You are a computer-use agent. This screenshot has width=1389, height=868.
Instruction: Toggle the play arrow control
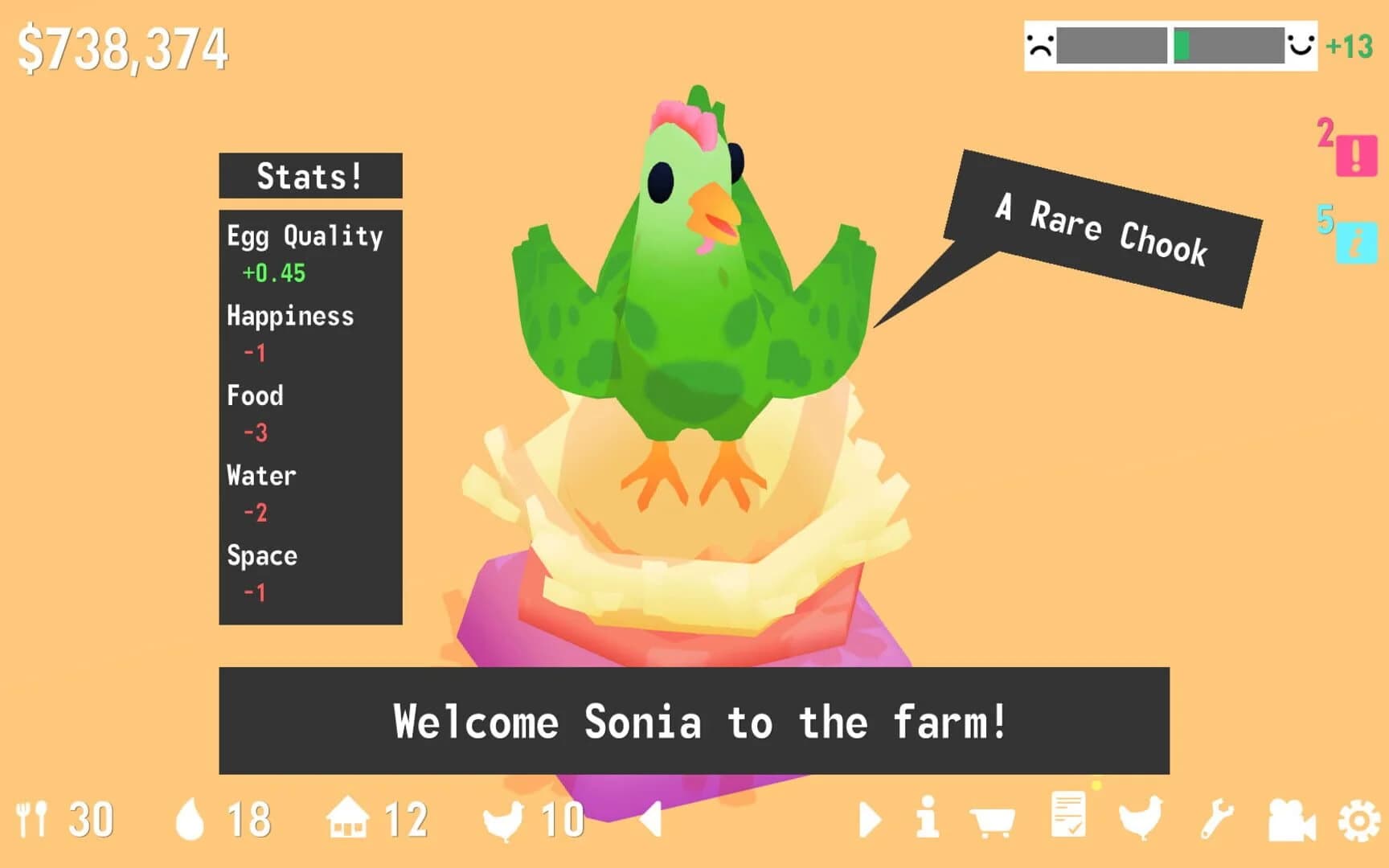click(870, 820)
